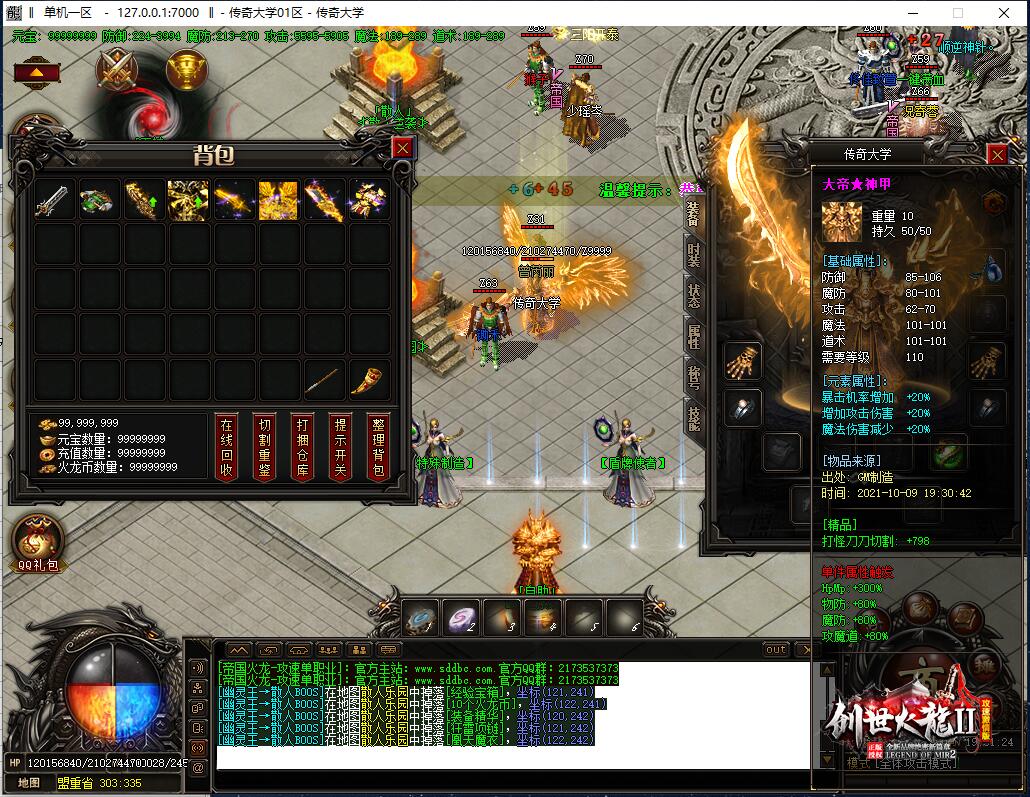Pick the spear item in the bag
This screenshot has width=1030, height=797.
(323, 380)
